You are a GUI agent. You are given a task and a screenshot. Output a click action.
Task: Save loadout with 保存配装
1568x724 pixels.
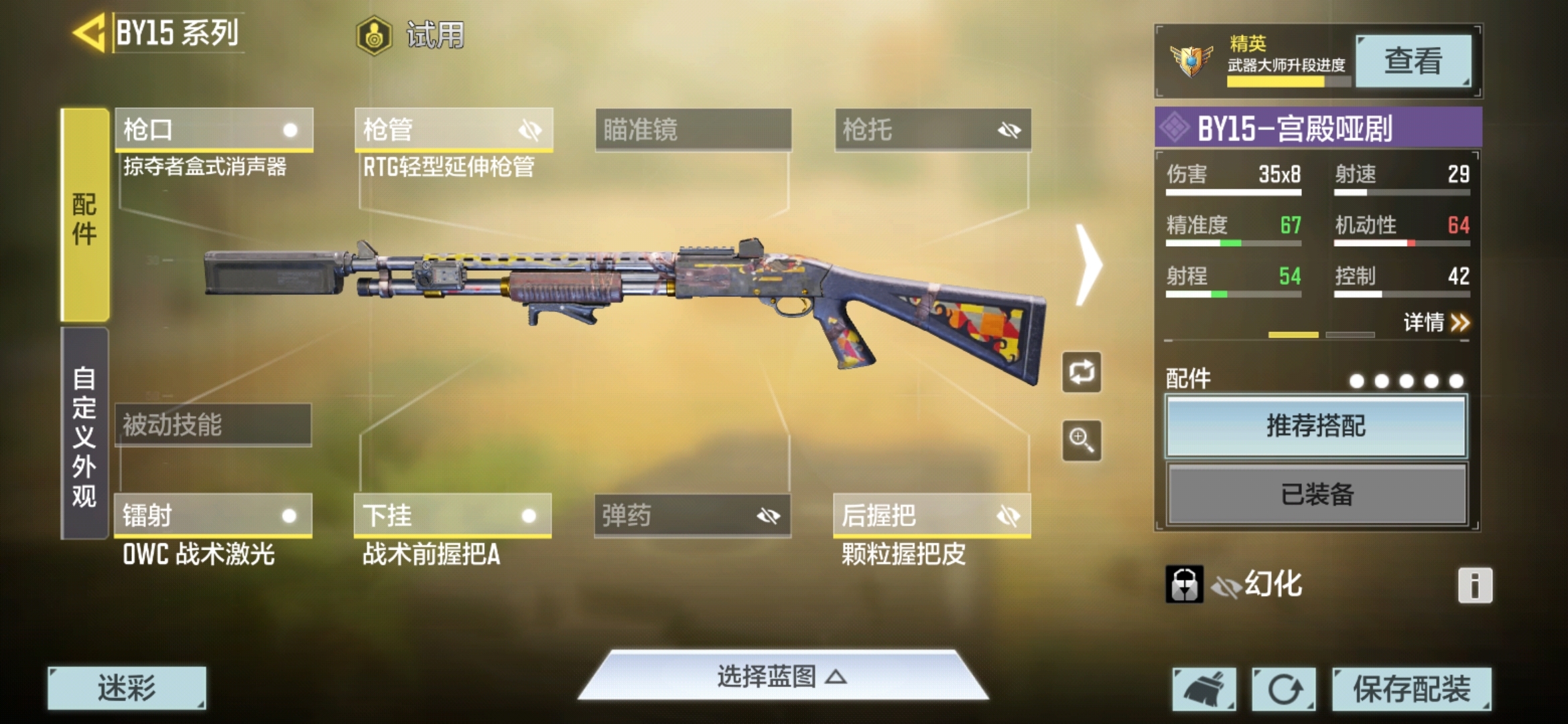pos(1411,688)
